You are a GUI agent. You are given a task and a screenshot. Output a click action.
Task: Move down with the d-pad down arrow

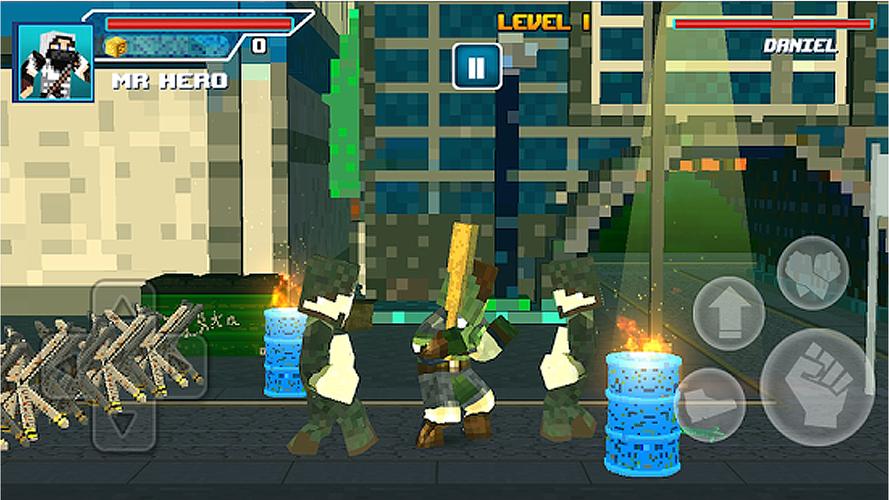click(x=124, y=422)
